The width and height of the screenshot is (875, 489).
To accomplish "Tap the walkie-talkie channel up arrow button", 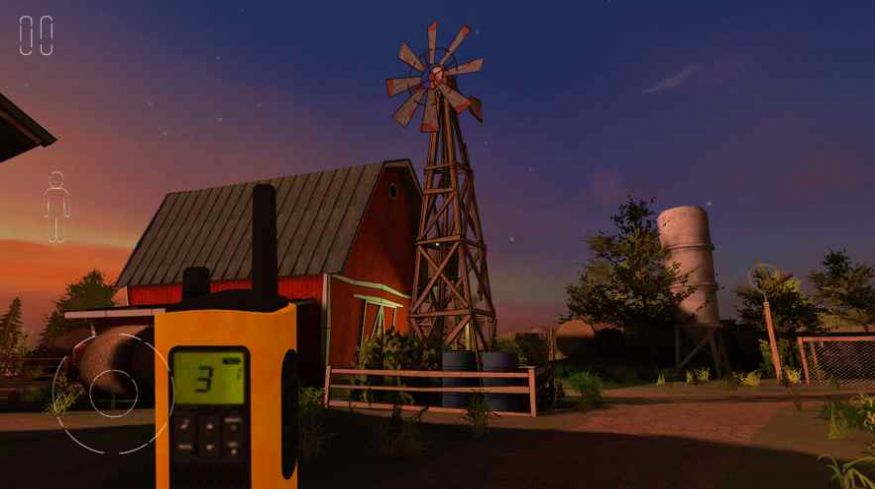I will point(209,424).
